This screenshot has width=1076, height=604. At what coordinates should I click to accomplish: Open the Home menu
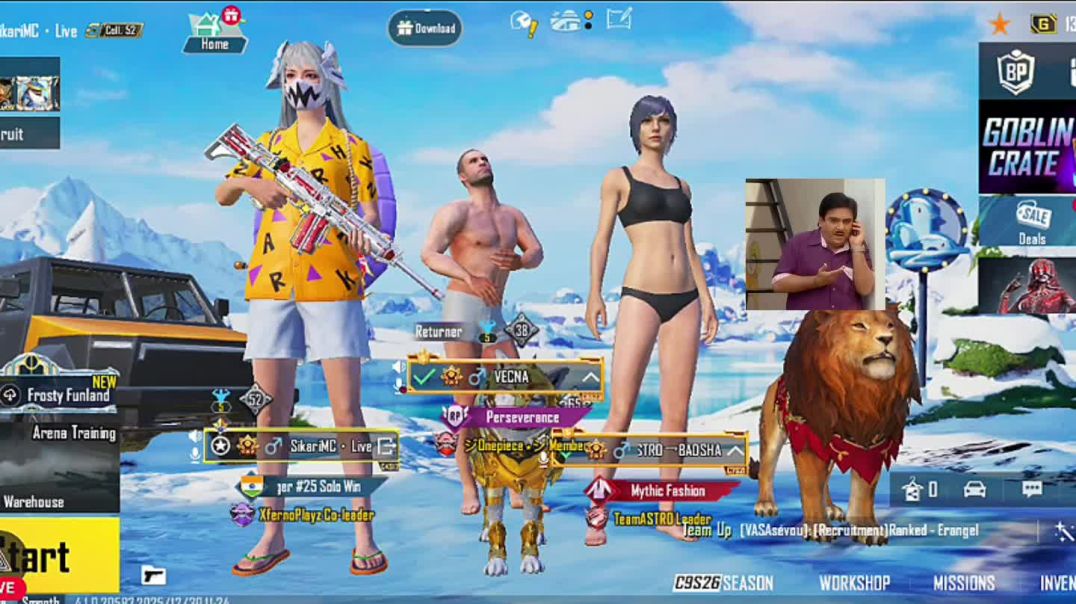214,31
